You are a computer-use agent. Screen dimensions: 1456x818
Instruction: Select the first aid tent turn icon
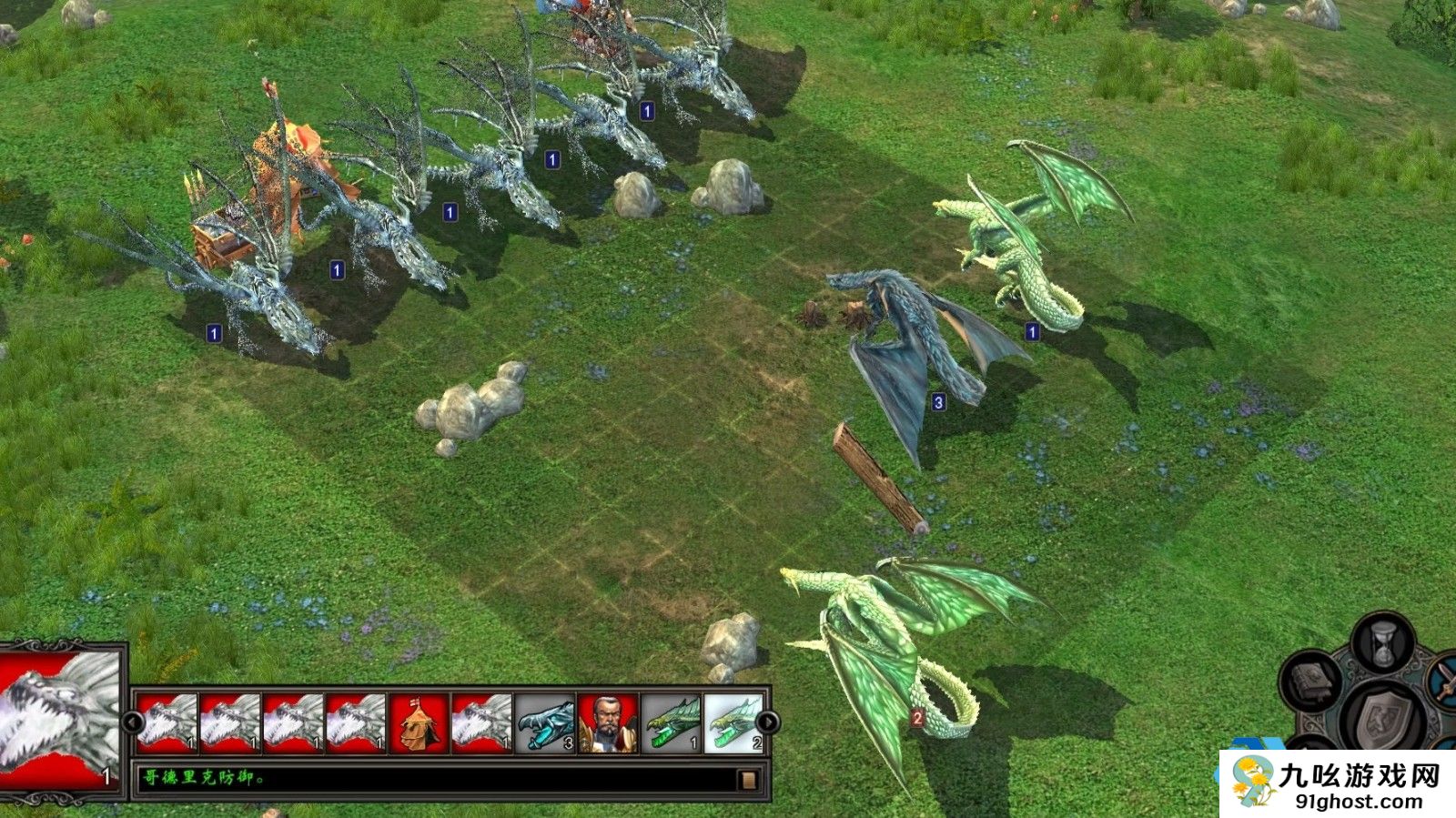coord(420,723)
